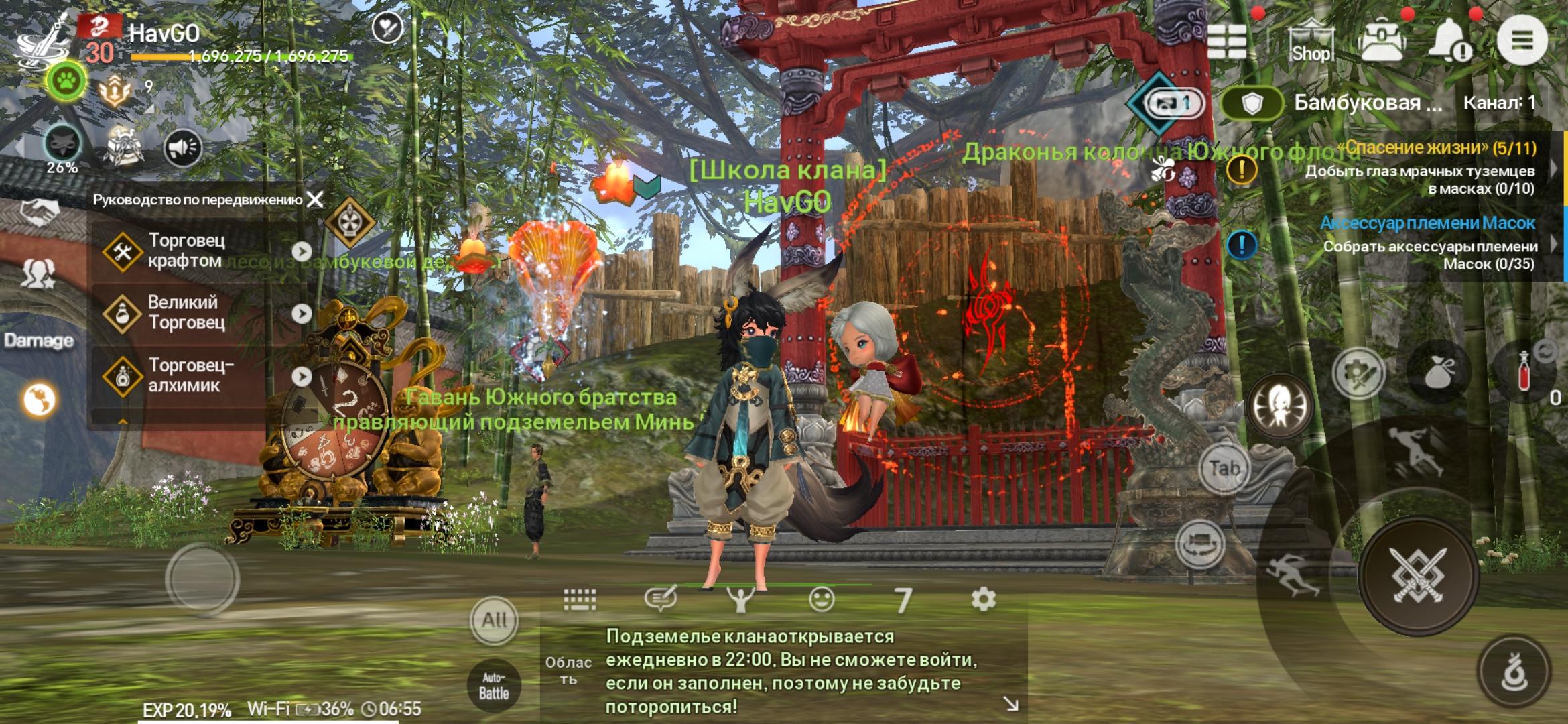Image resolution: width=1568 pixels, height=724 pixels.
Task: Select the Область chat tab
Action: 568,670
